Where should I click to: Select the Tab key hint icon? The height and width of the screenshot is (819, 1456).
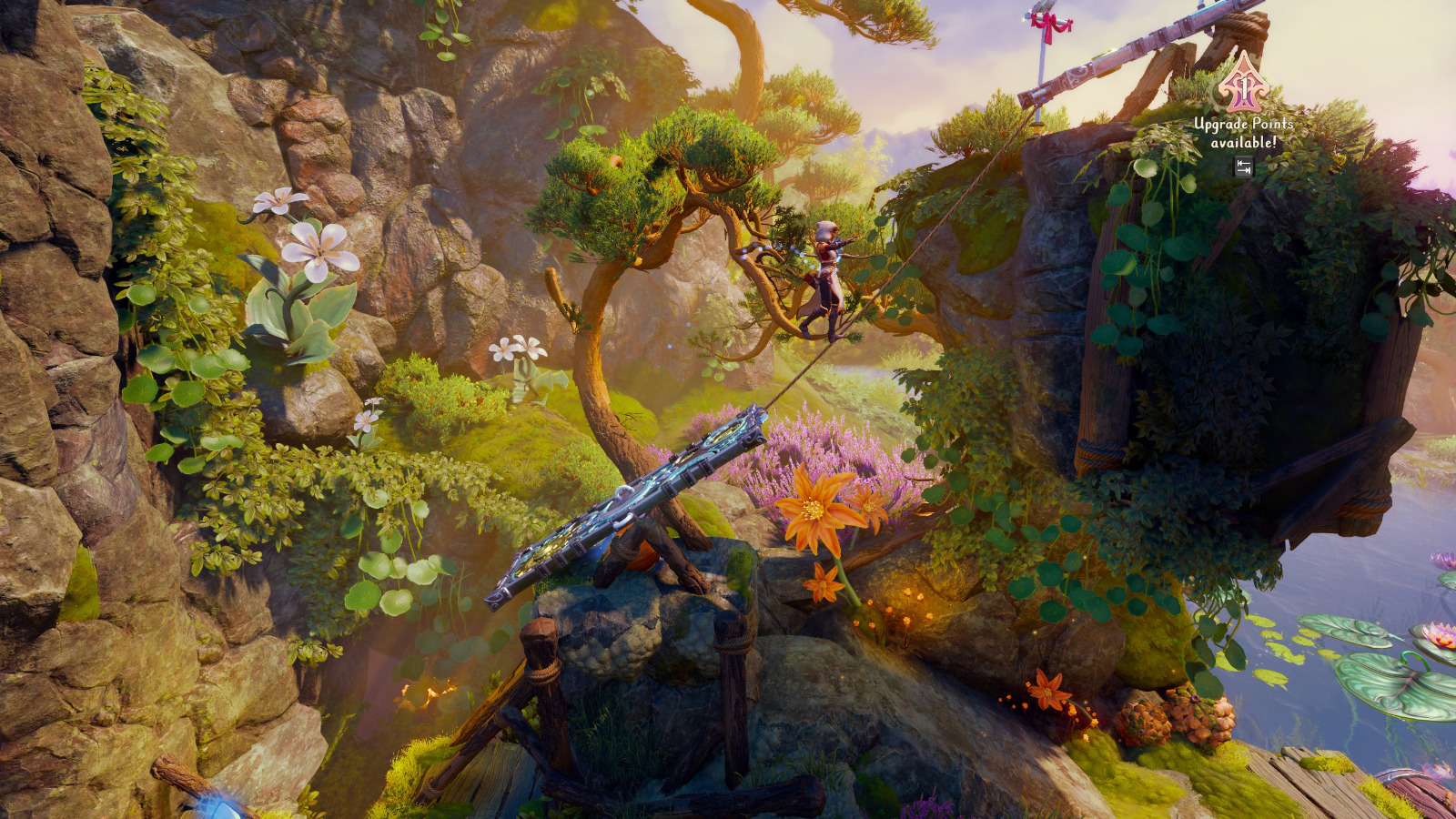coord(1244,165)
